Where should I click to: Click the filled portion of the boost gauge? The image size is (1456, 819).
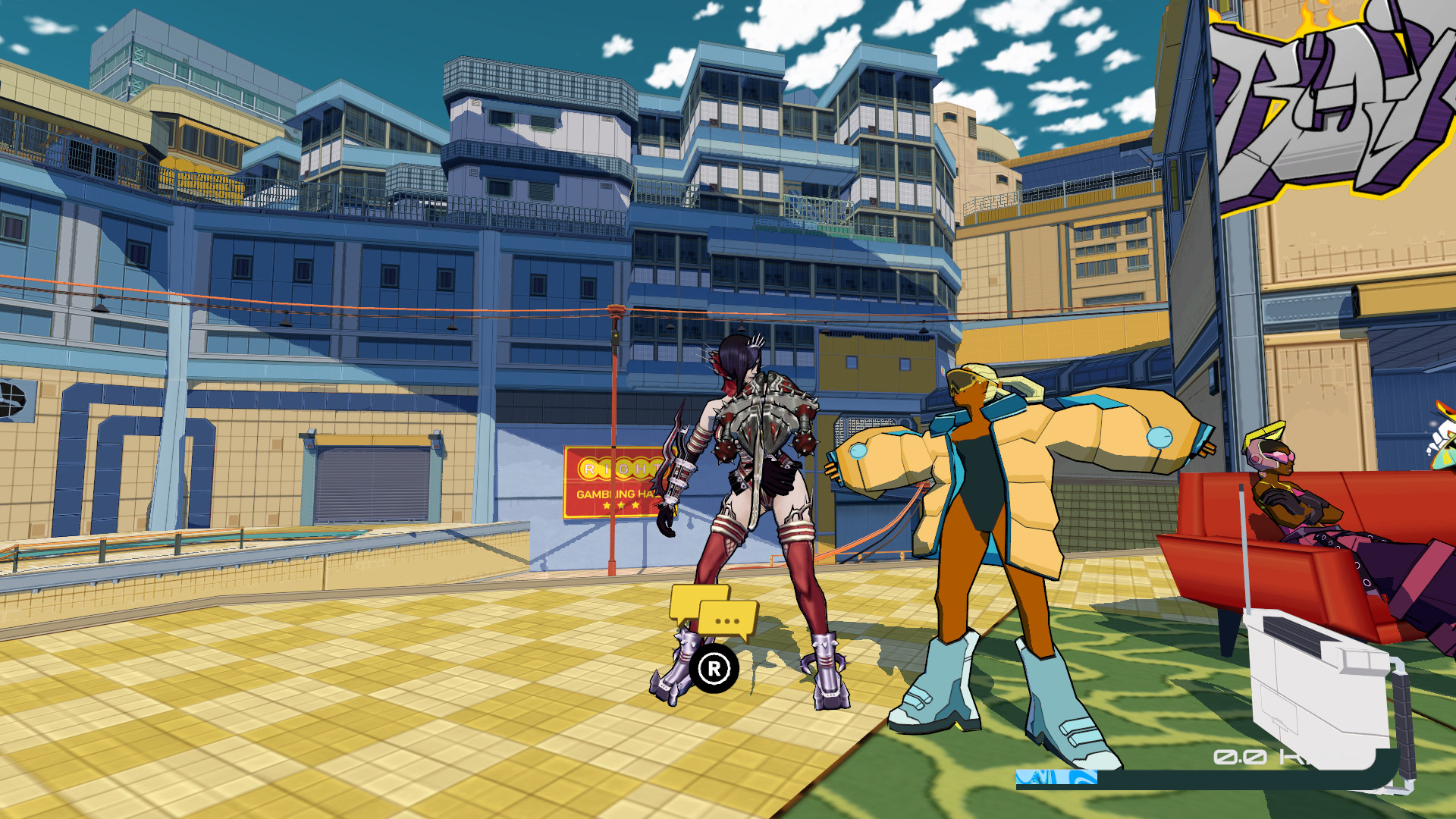click(x=1054, y=777)
